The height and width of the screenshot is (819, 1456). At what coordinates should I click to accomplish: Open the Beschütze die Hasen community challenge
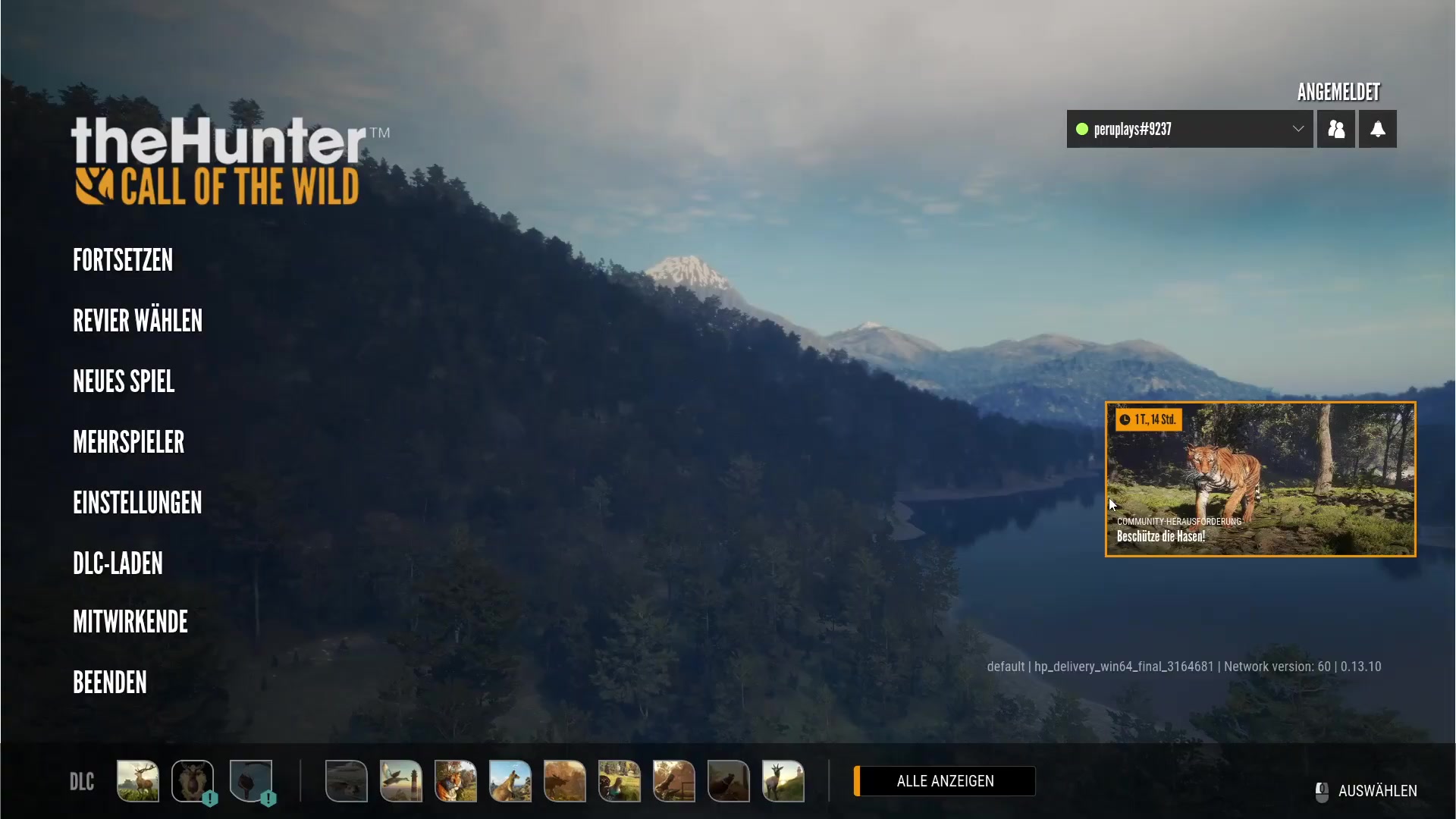tap(1260, 479)
